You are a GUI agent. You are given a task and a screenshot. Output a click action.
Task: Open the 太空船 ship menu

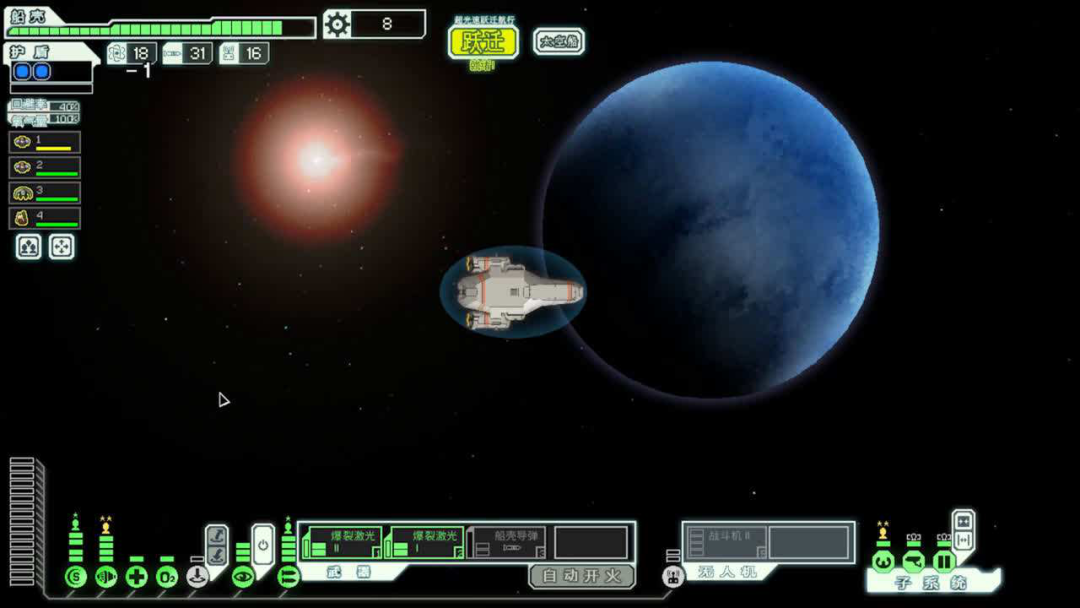(x=559, y=41)
